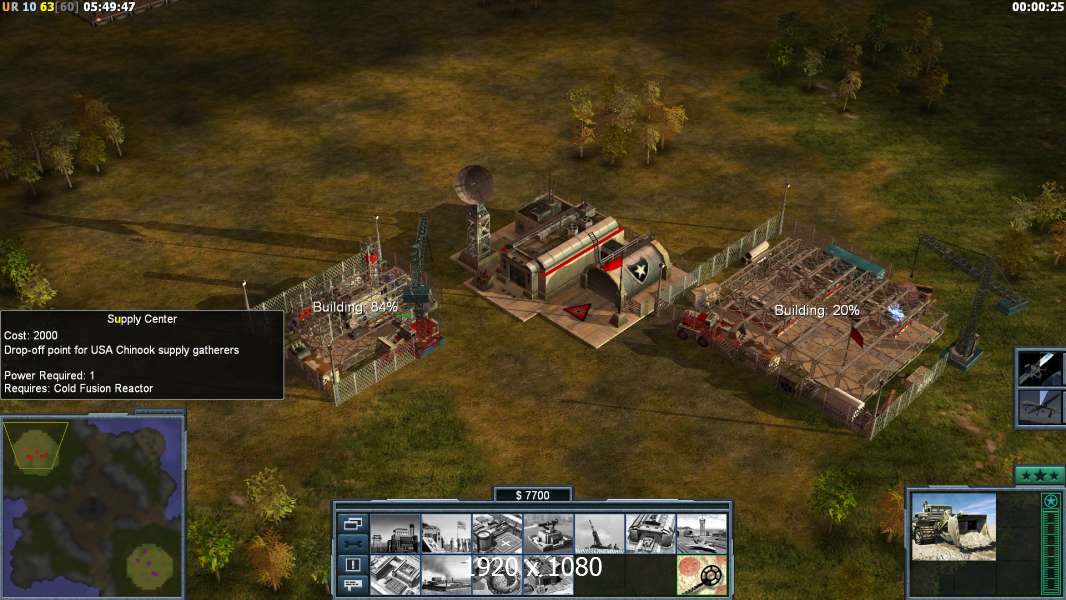
Task: Activate the spy drone power shortcut
Action: coord(1040,408)
